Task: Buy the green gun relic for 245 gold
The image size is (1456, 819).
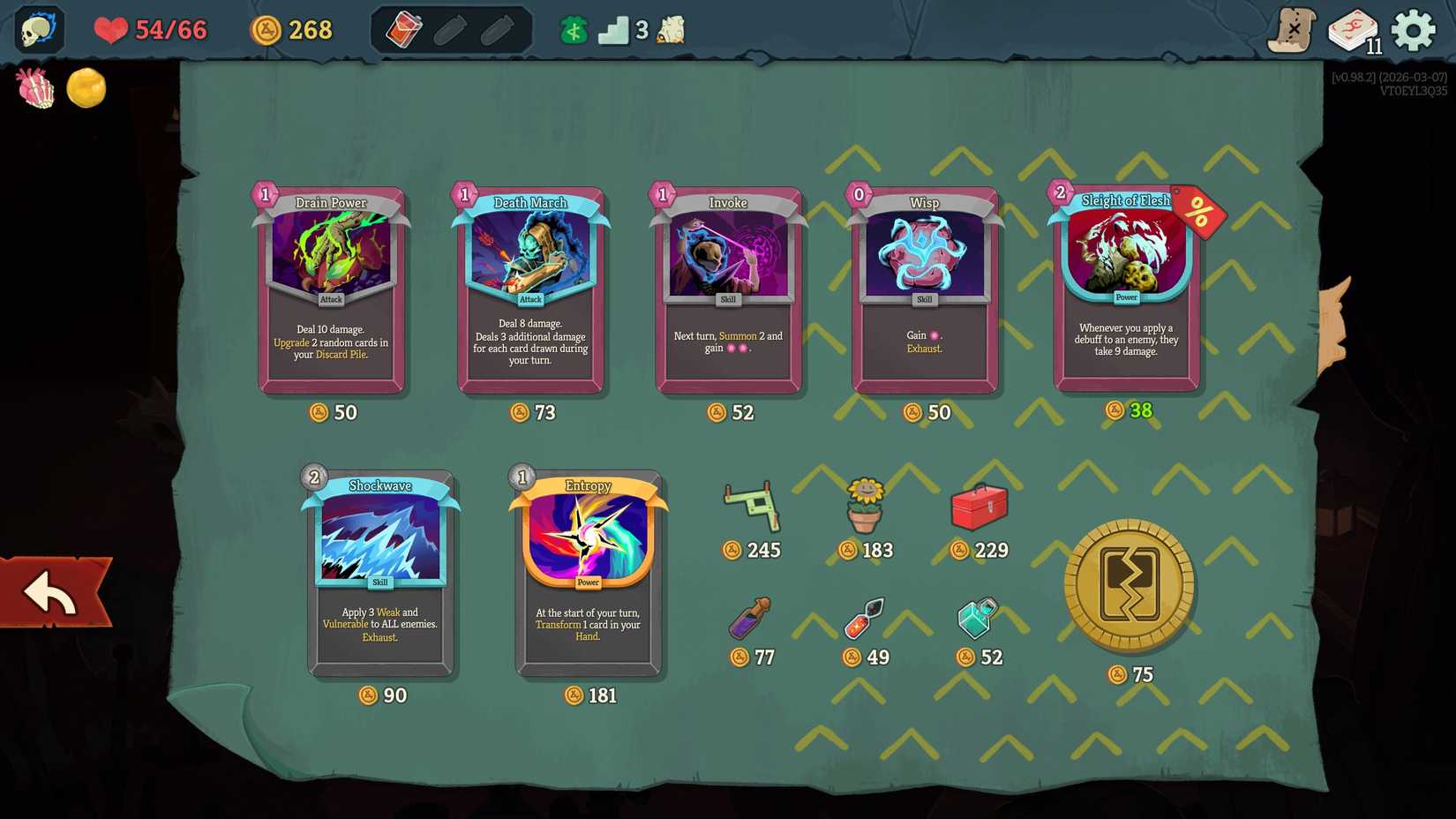Action: [750, 505]
